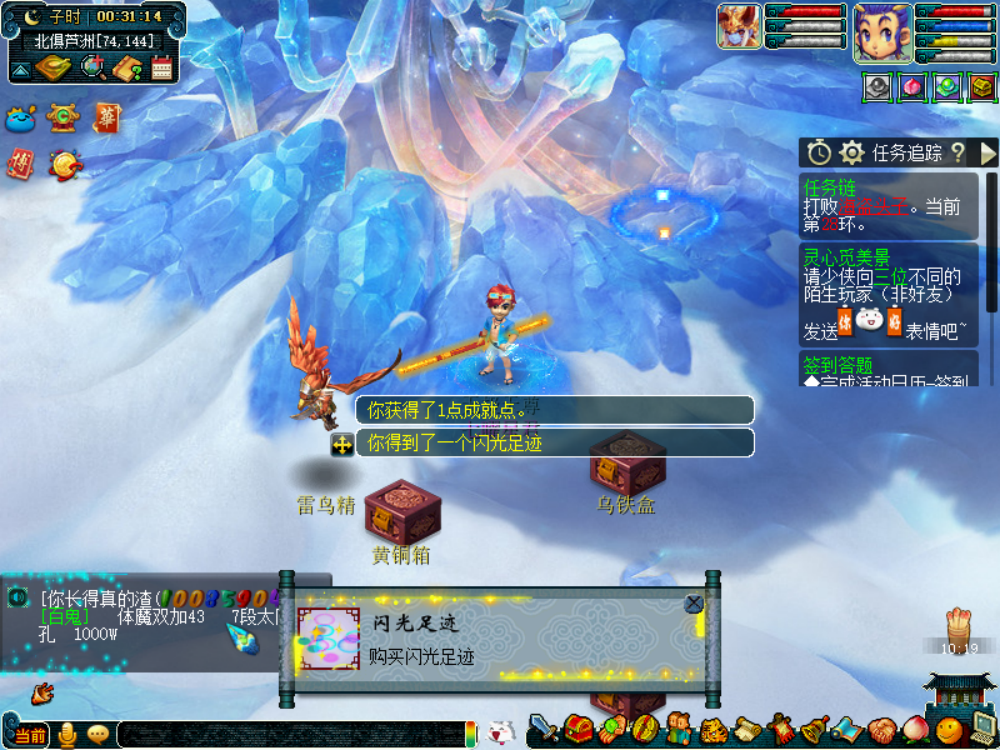This screenshot has height=750, width=1000.
Task: Collapse the top-left panel with up arrow
Action: pos(20,69)
